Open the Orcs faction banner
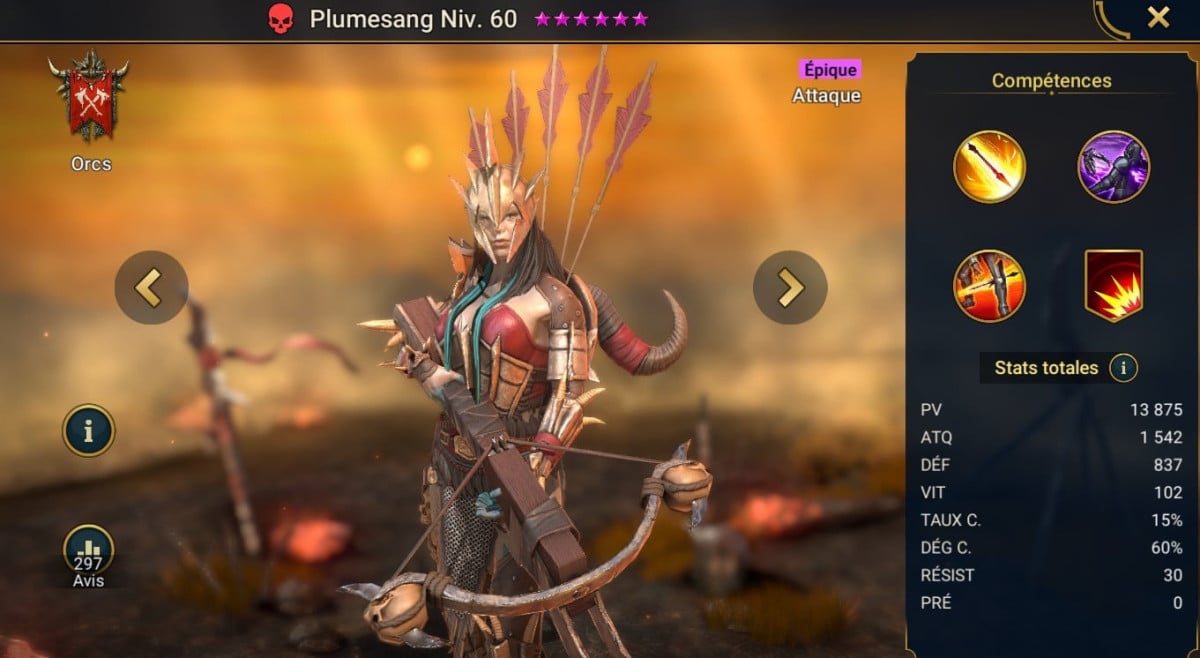Screen dimensions: 1200x658 [x=87, y=97]
